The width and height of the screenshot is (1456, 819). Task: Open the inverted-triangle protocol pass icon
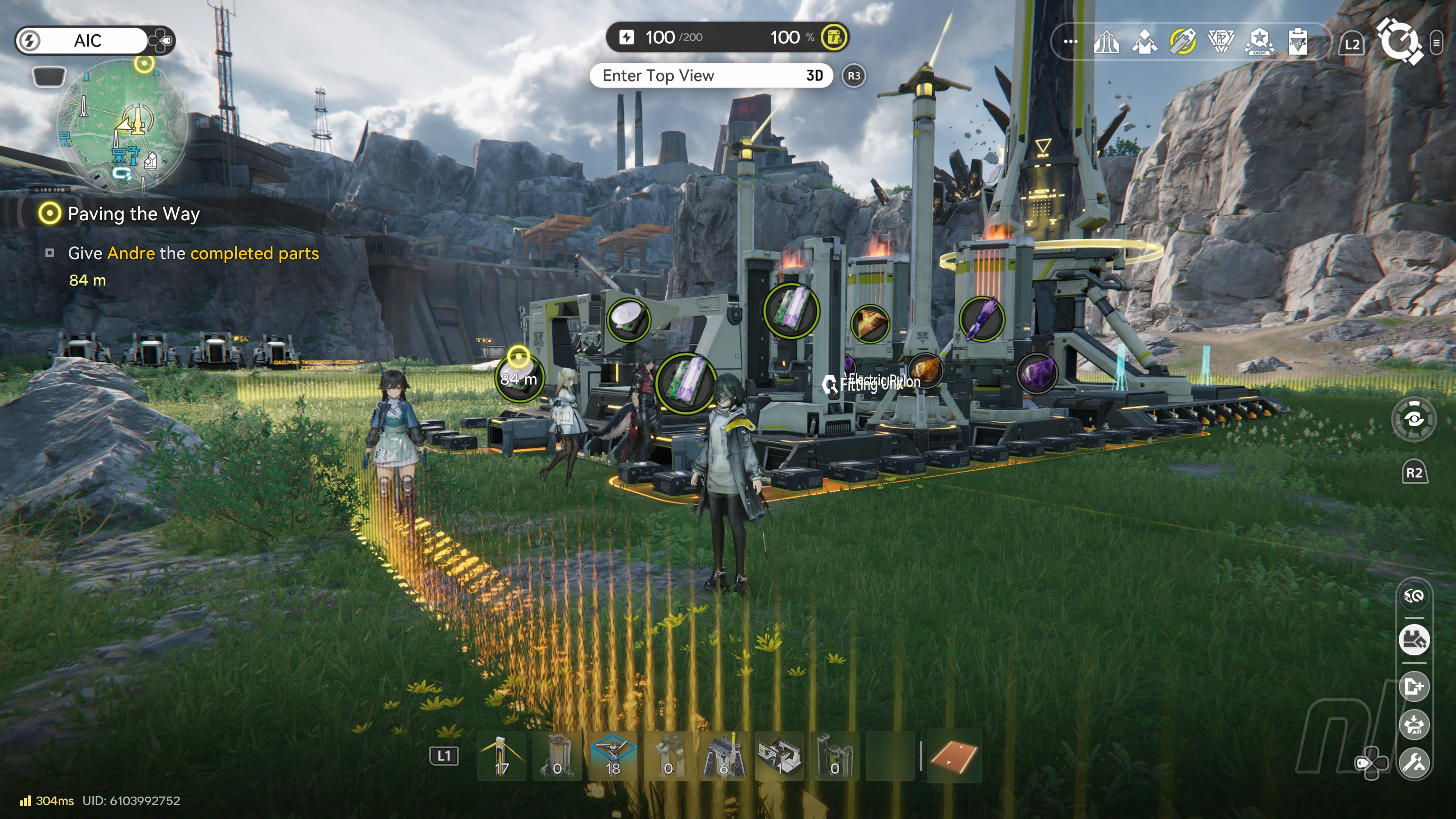coord(1221,42)
